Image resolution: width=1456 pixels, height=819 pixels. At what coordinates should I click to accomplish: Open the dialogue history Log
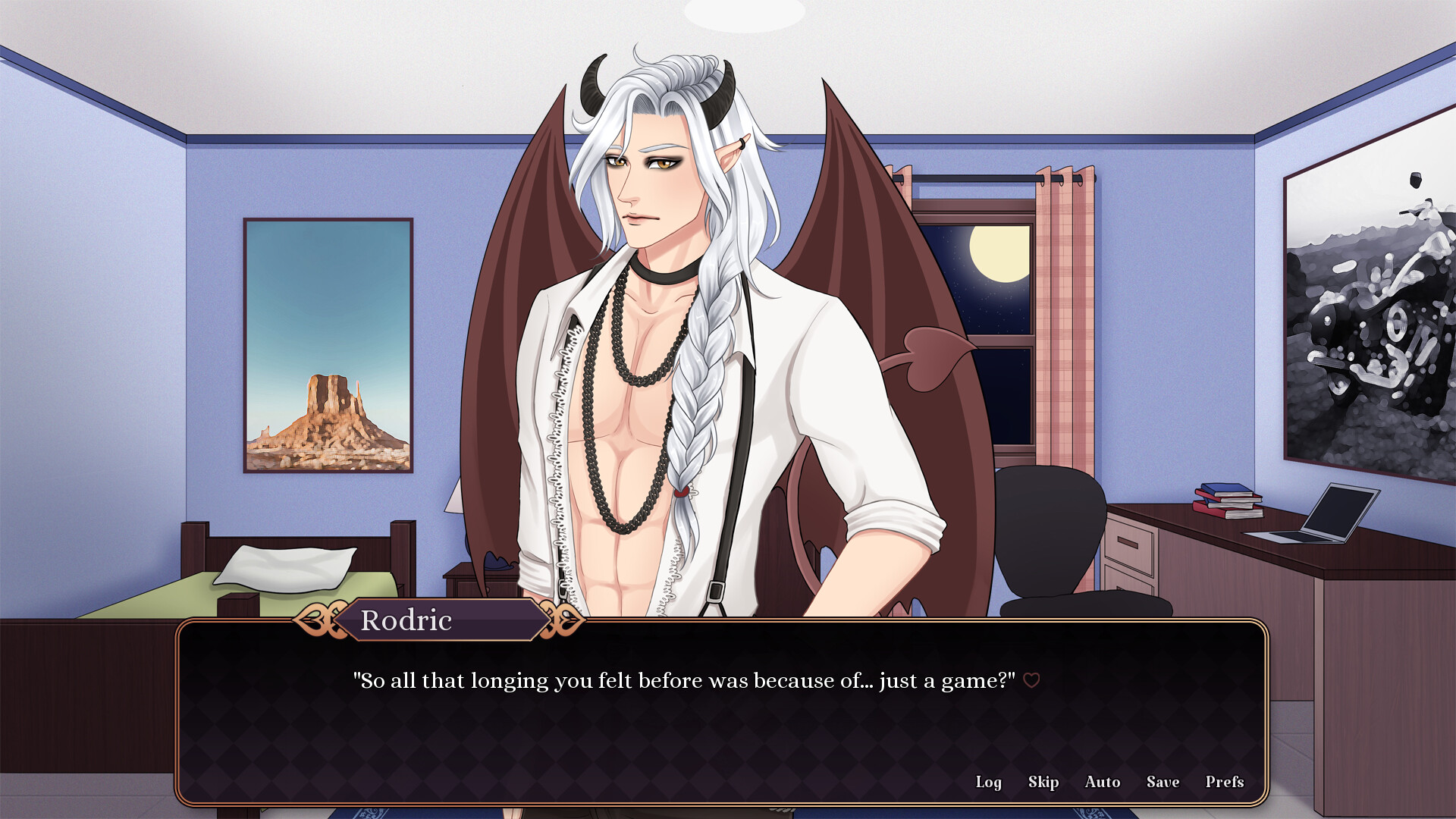point(989,782)
